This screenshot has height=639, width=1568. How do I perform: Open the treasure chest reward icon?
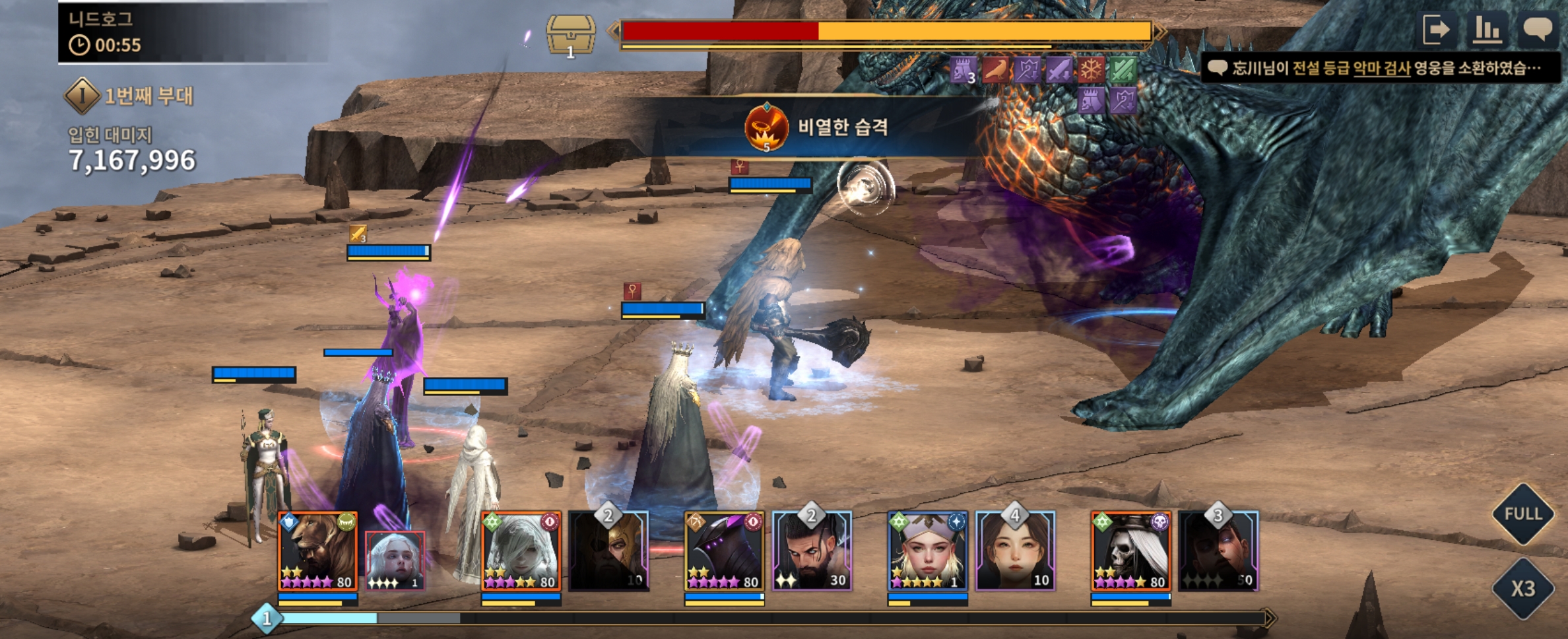pos(571,35)
